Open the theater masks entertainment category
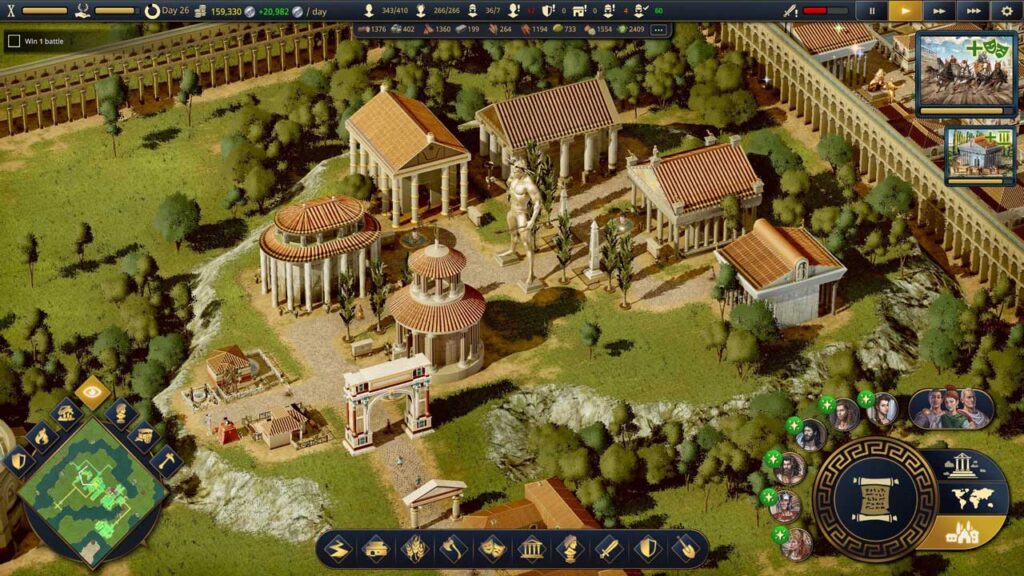The image size is (1024, 576). tap(491, 548)
